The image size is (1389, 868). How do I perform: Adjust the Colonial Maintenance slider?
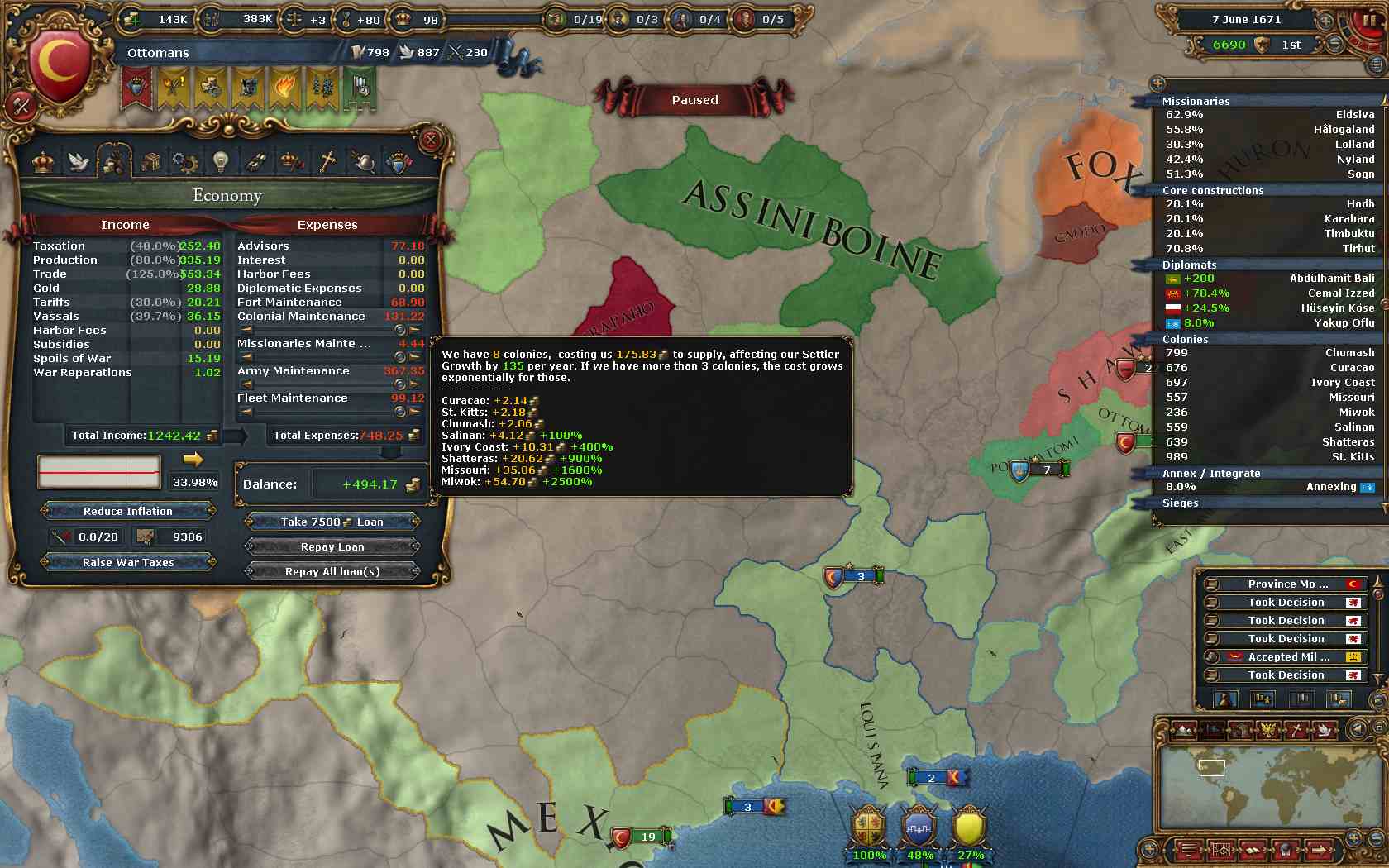click(400, 330)
